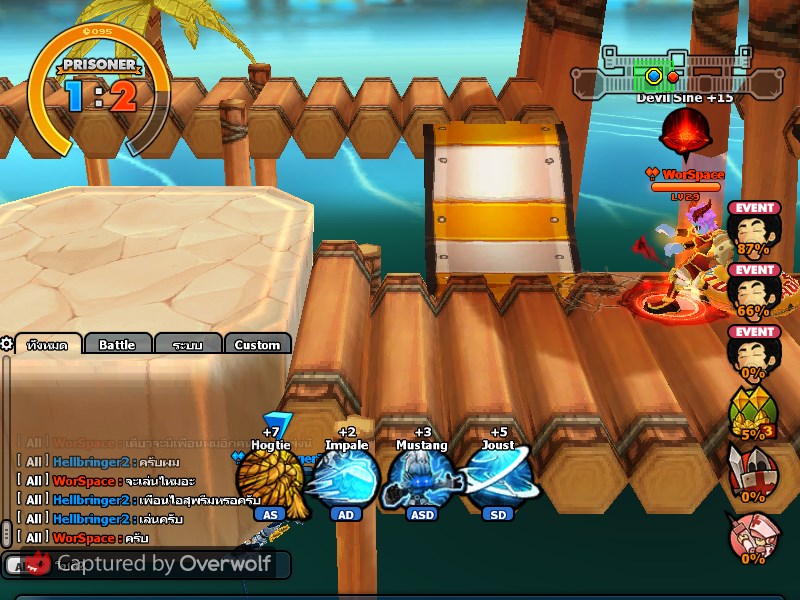The width and height of the screenshot is (800, 600).
Task: Switch to the Battle chat tab
Action: [x=117, y=344]
